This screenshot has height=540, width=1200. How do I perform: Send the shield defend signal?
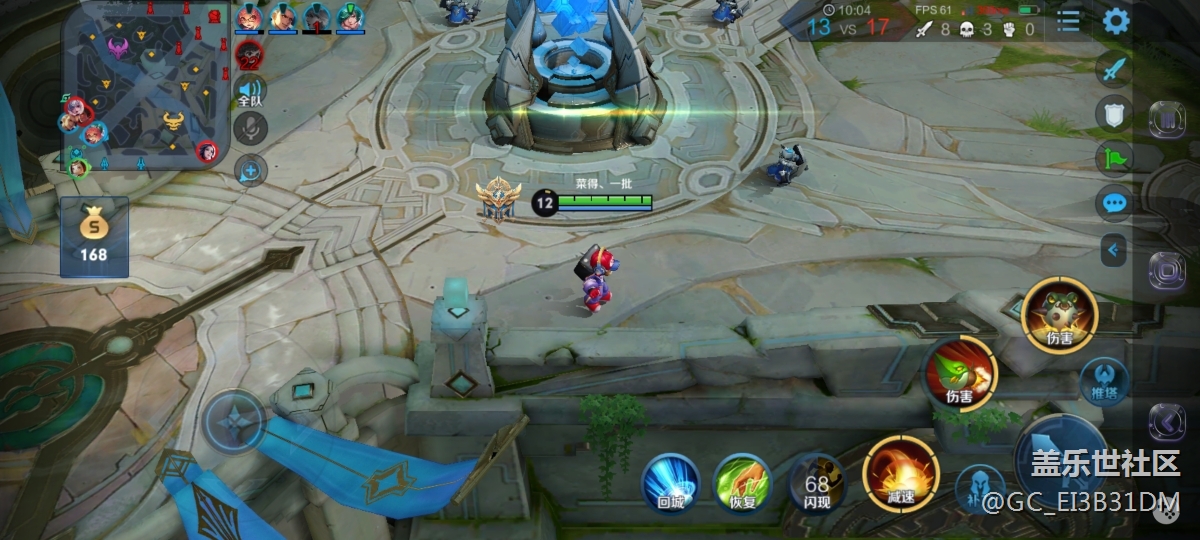click(1113, 113)
